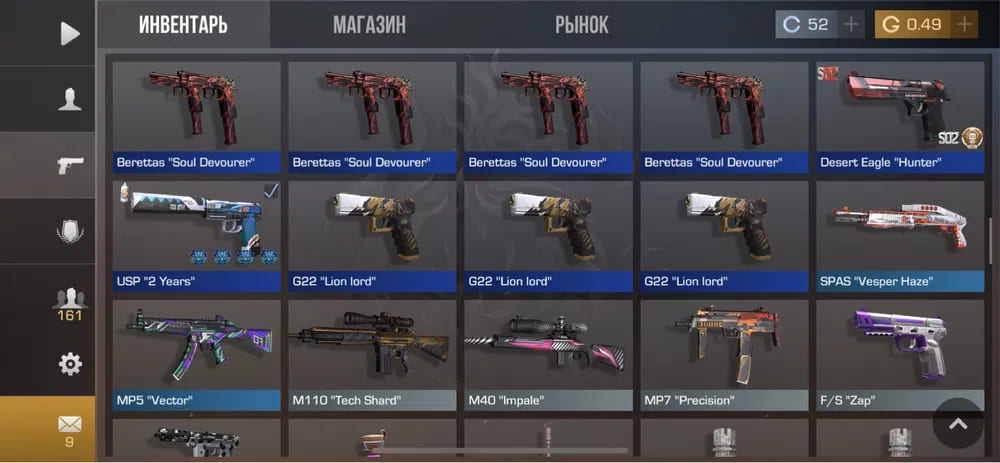This screenshot has width=1000, height=463.
Task: Add gold with the plus button
Action: click(964, 25)
